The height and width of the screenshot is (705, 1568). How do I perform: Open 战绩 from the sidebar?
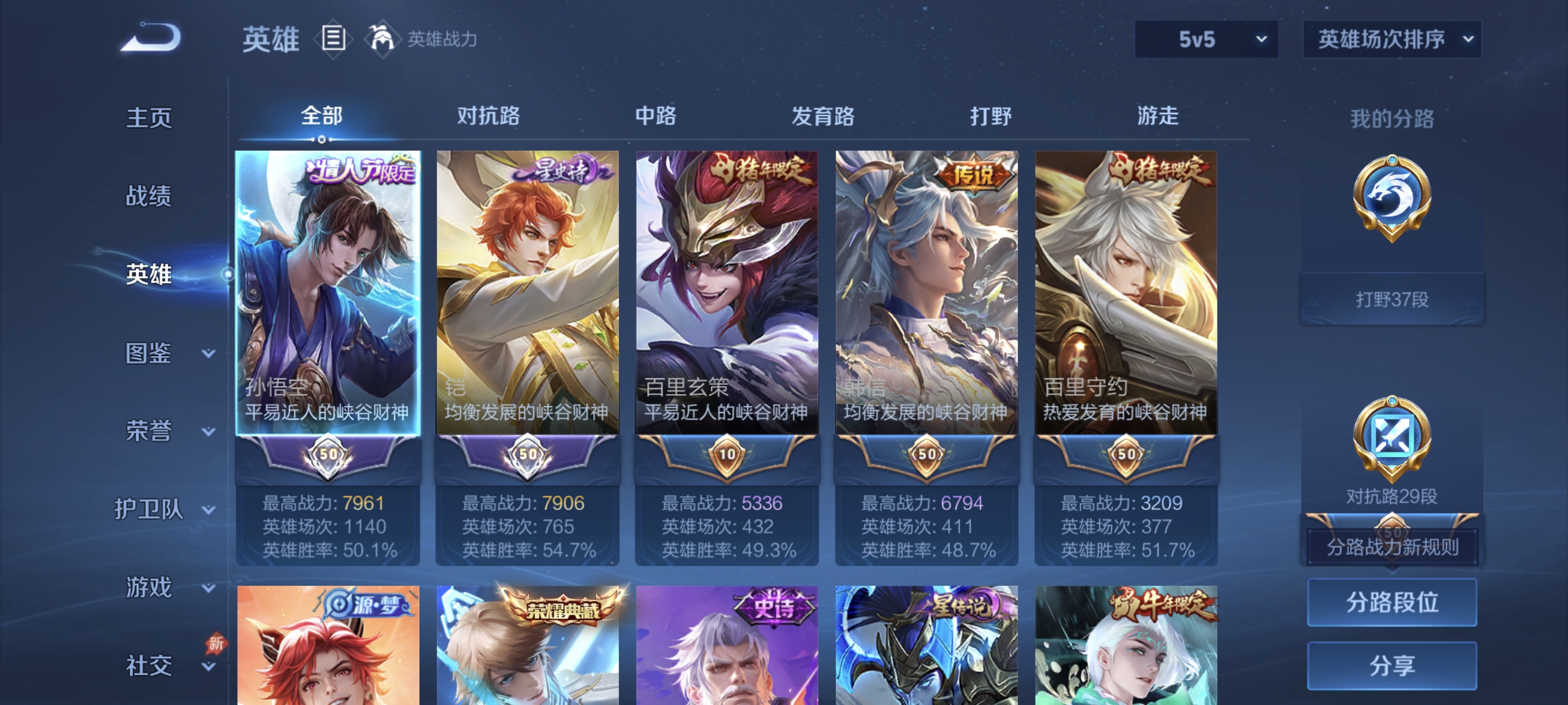(x=149, y=197)
